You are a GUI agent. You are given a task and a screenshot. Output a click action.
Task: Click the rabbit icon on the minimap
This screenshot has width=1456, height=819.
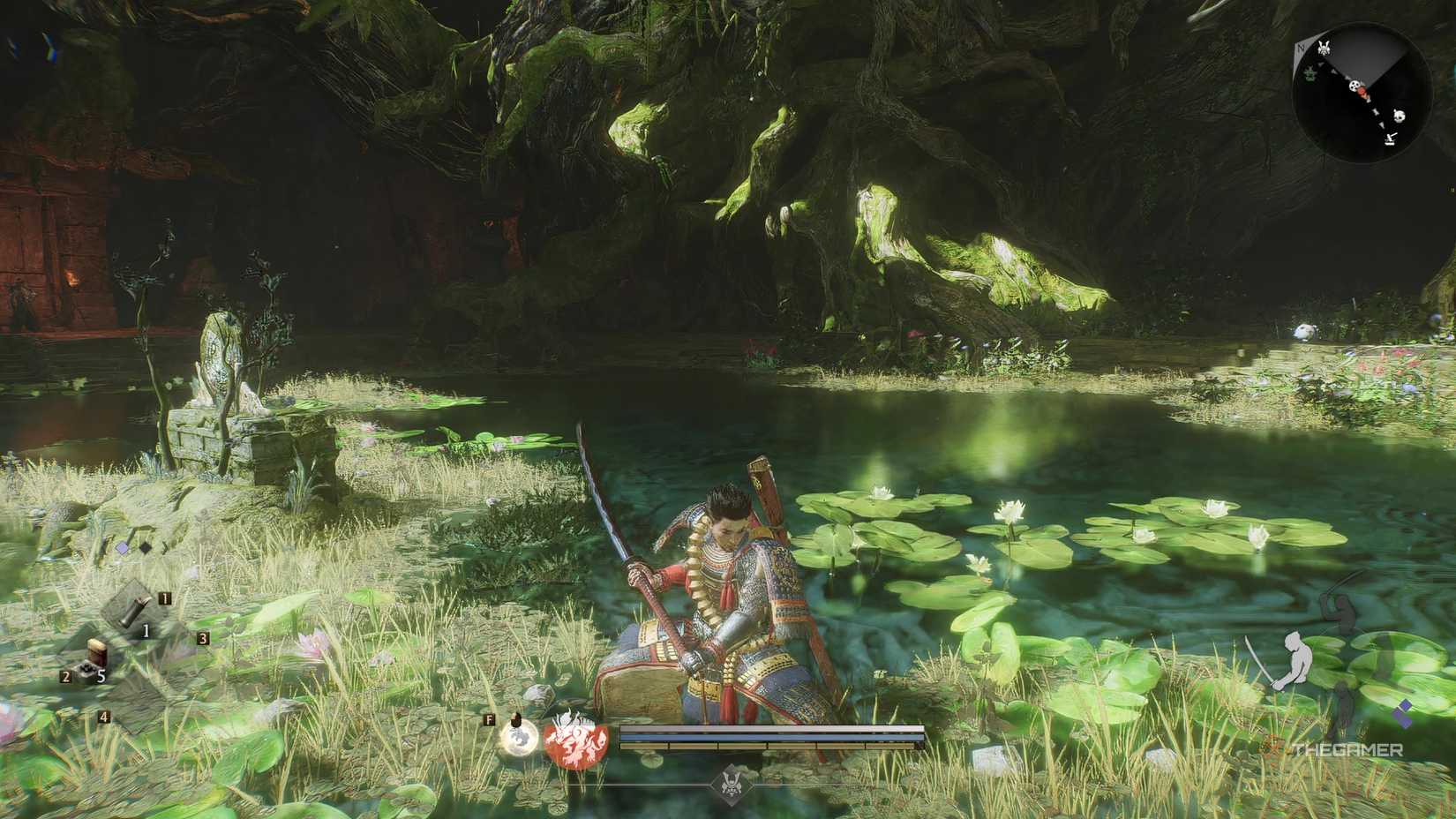1324,48
